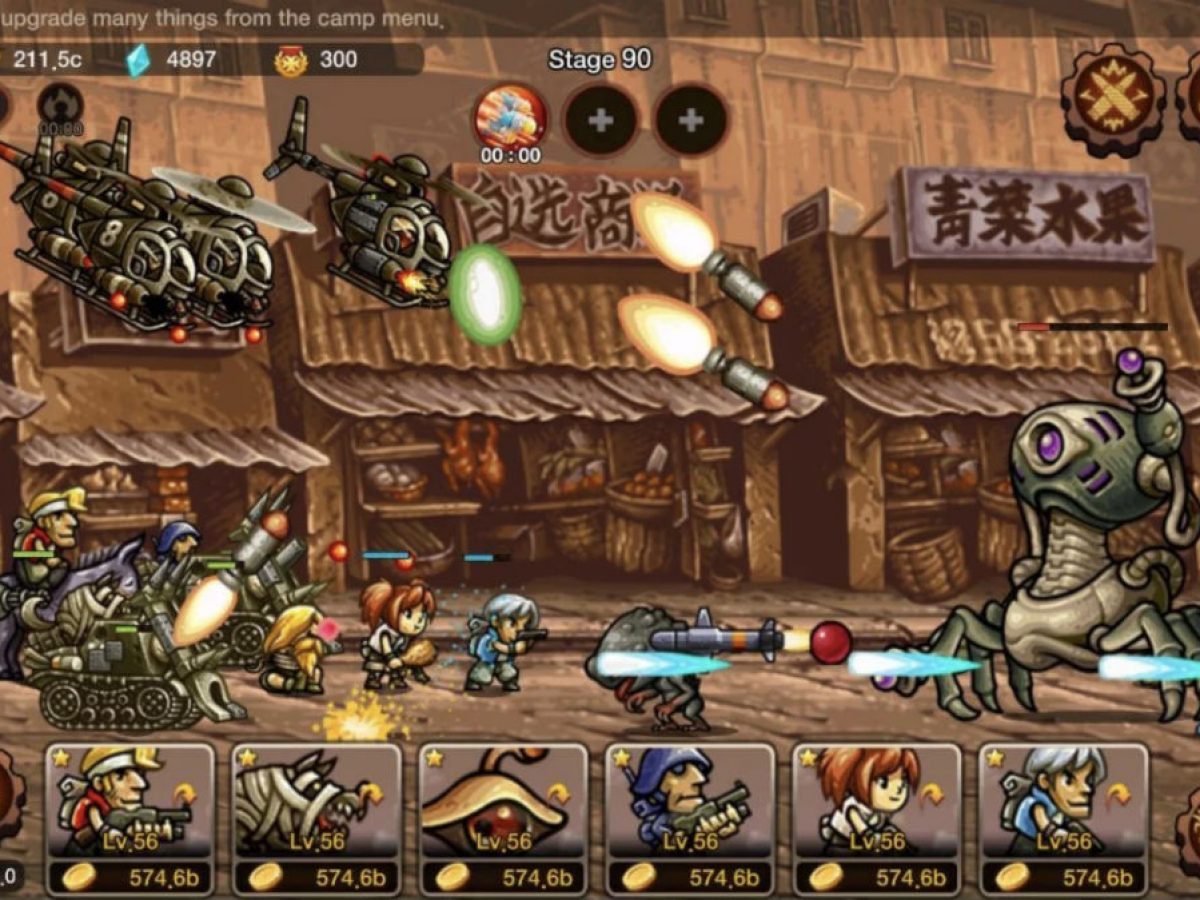Upgrade the gray-haired soldier unit card

click(1063, 877)
